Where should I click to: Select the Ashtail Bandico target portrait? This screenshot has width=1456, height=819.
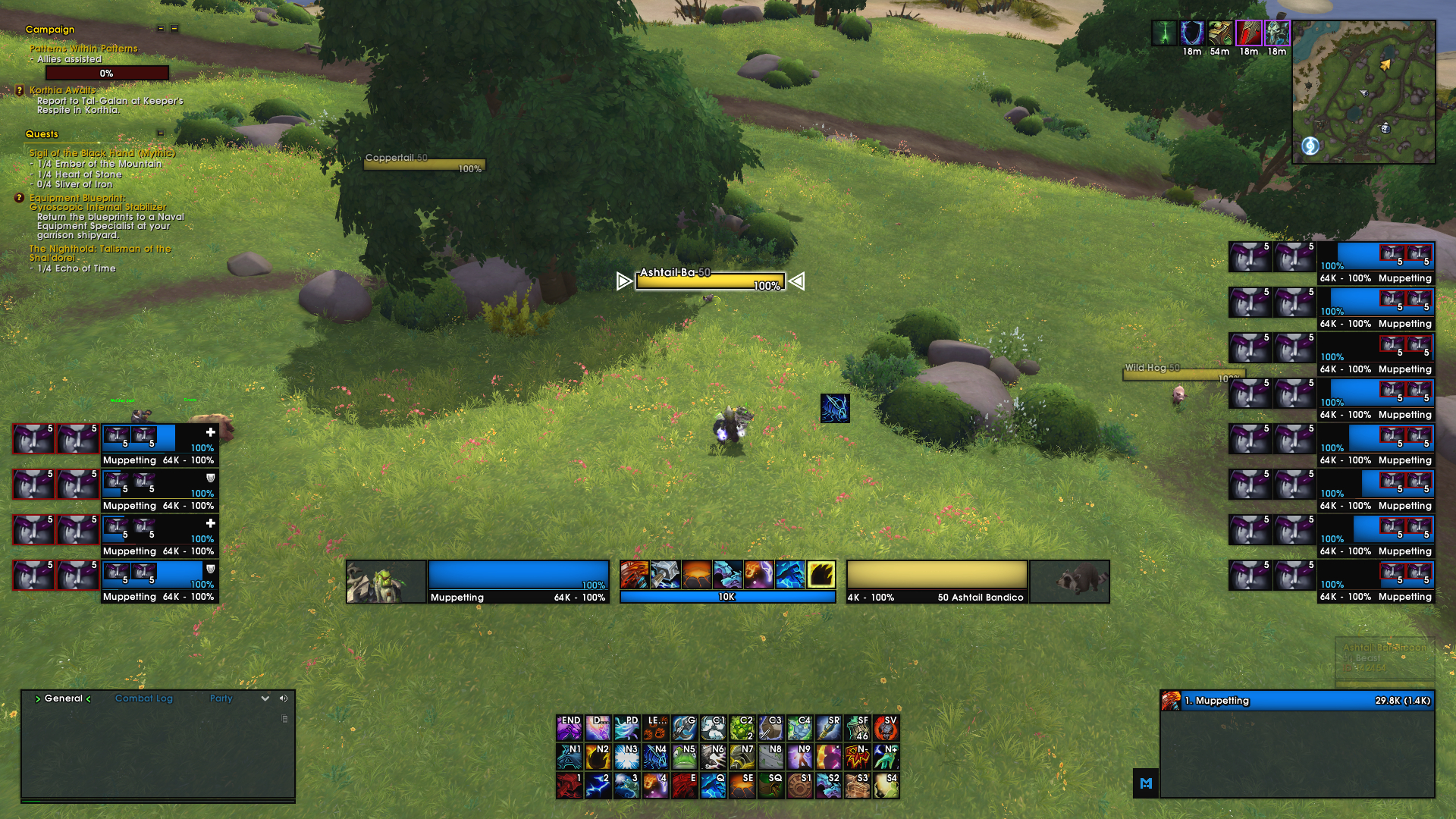(1069, 582)
